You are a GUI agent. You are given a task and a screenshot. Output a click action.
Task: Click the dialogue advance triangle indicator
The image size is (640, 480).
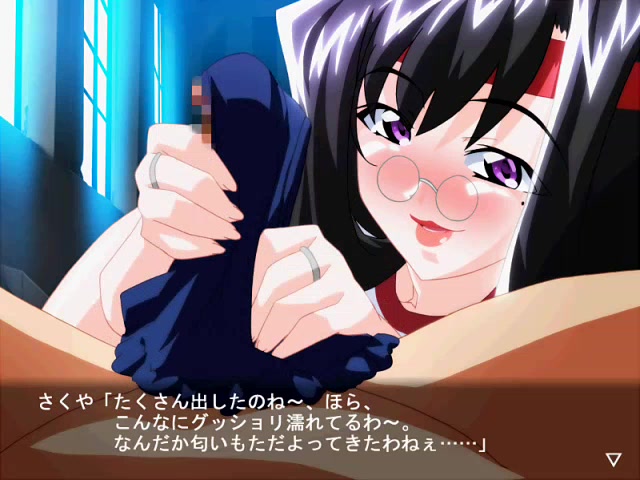click(613, 459)
